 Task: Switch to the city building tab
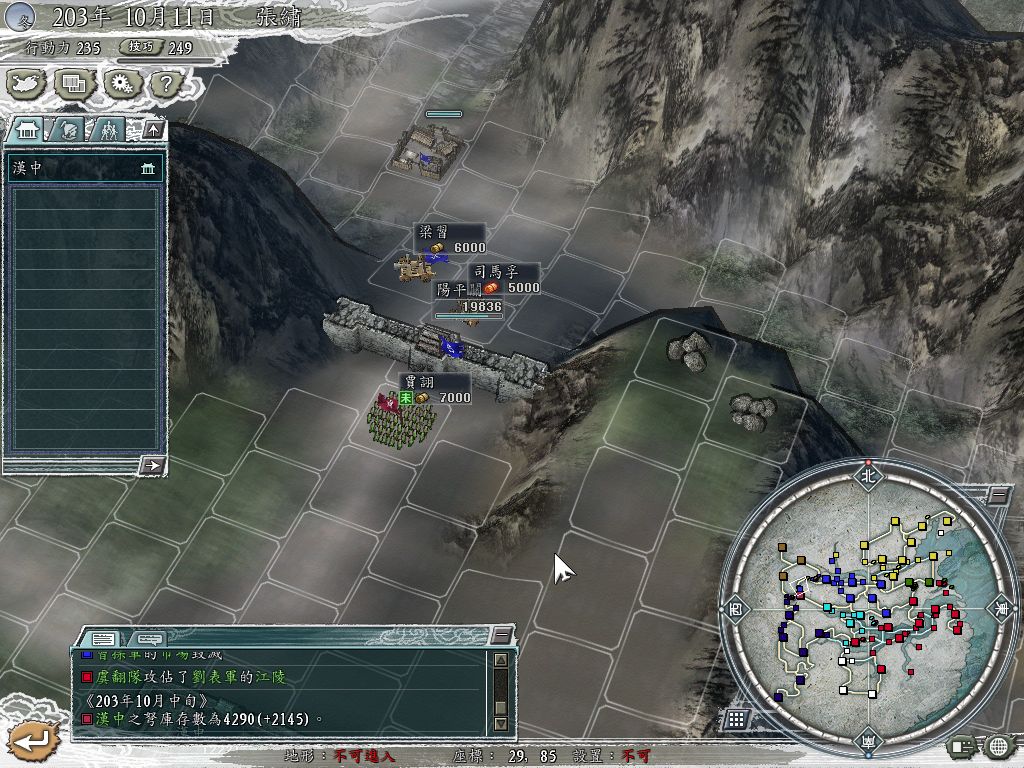(26, 129)
